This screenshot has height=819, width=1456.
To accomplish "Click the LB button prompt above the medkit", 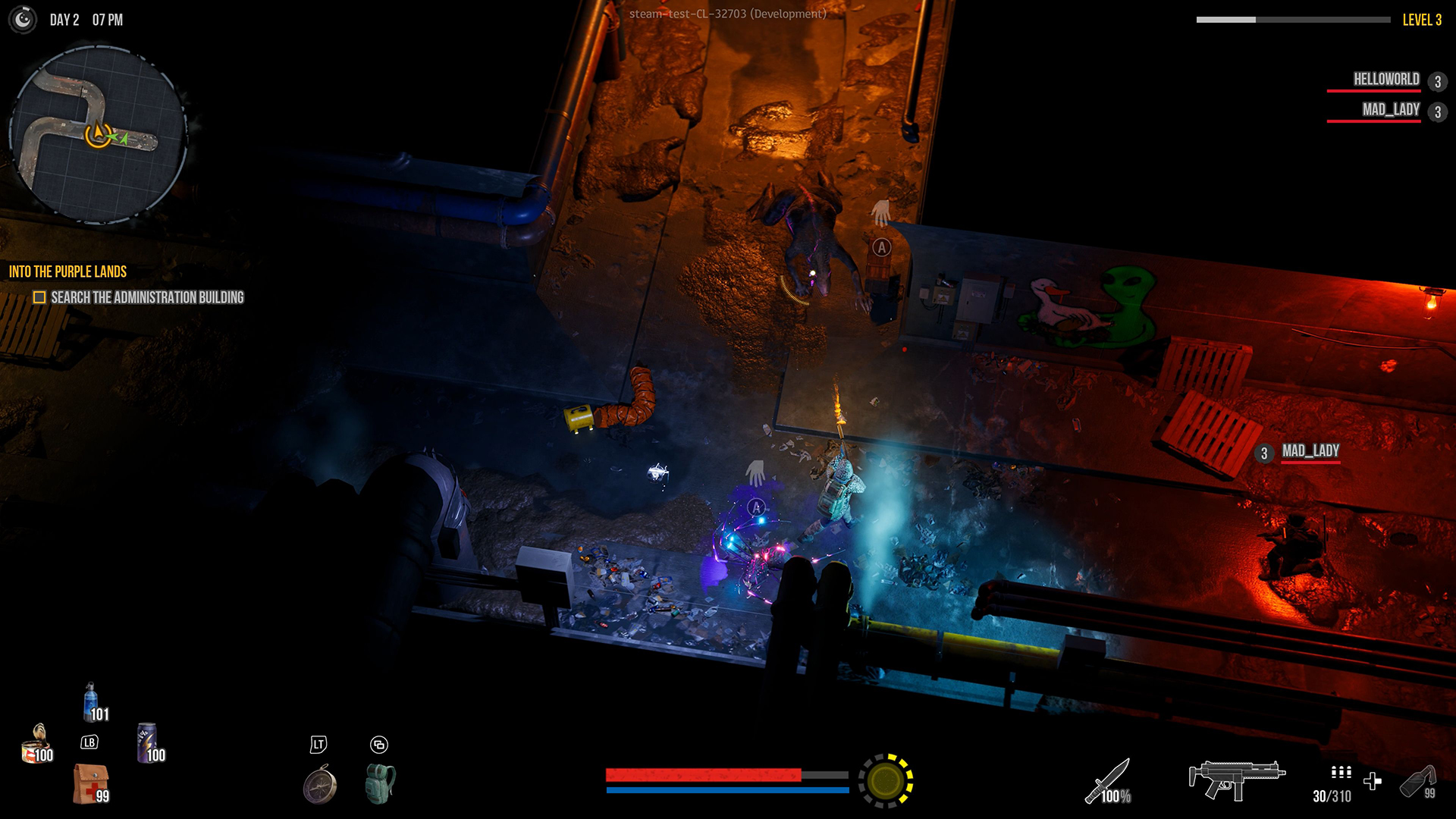I will [x=88, y=743].
